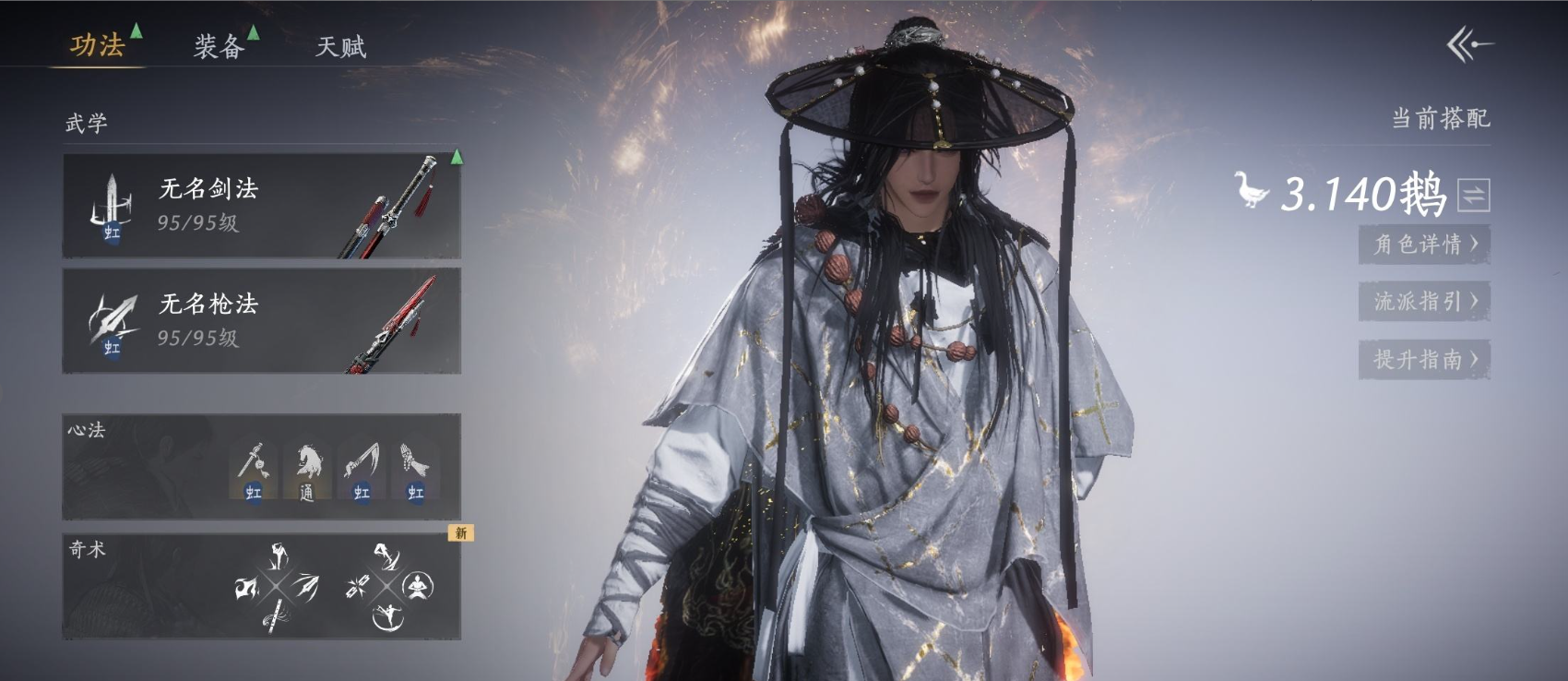Switch to the 天赋 talent tab
1568x681 pixels.
[x=340, y=46]
